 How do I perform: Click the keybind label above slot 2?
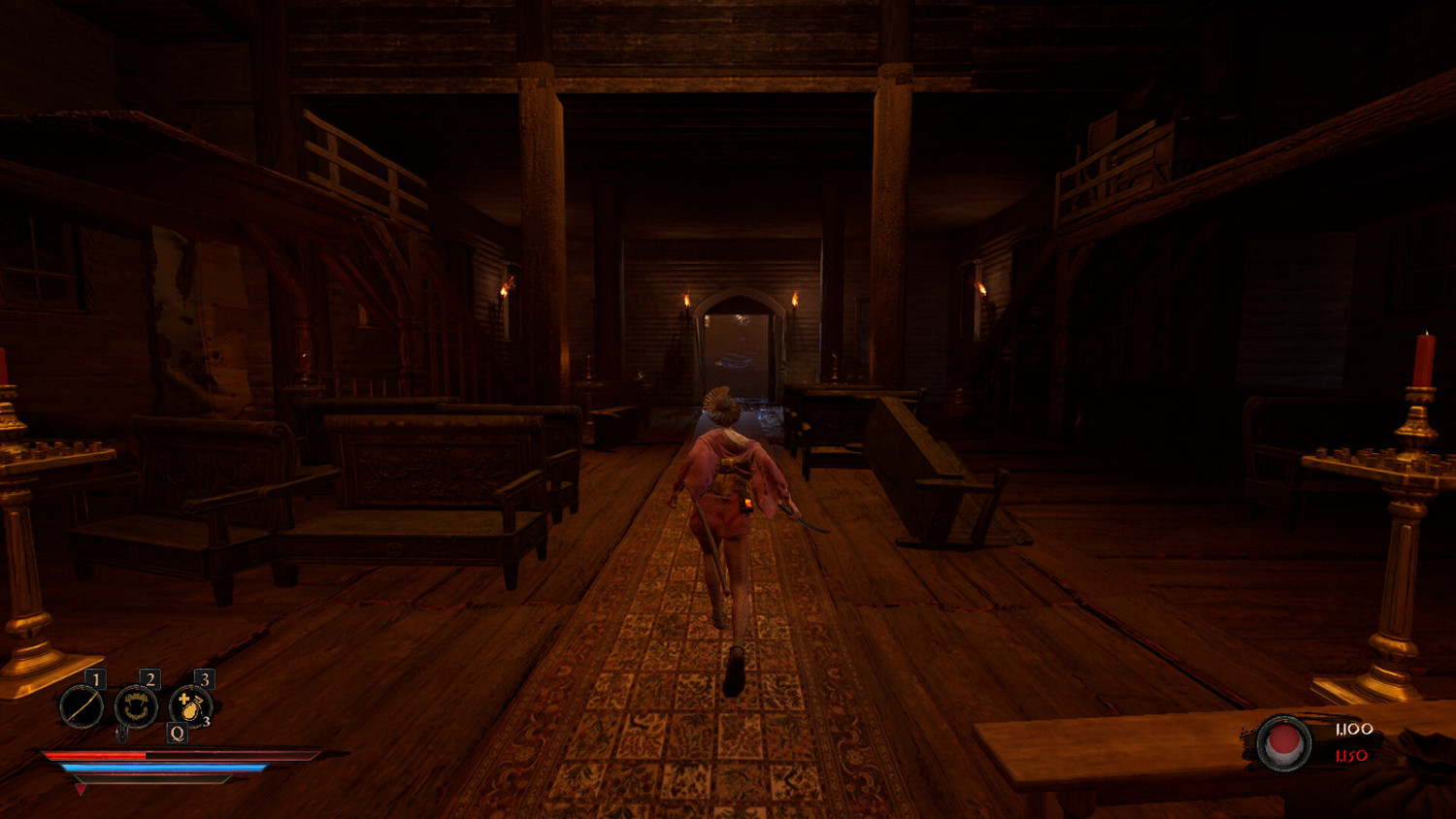pos(150,679)
